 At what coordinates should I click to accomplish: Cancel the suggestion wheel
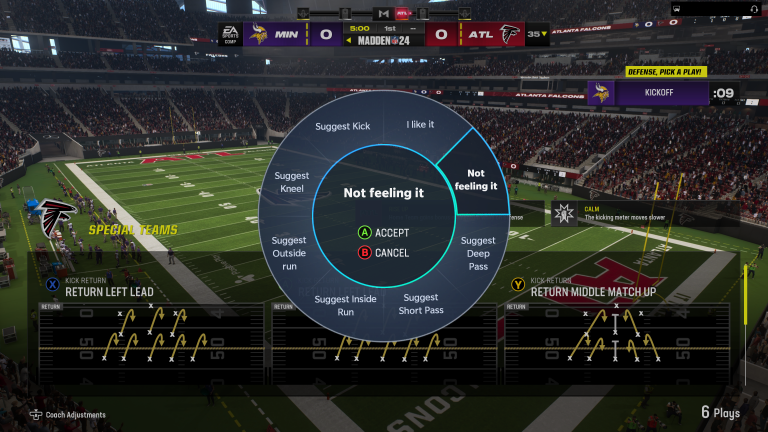coord(384,253)
